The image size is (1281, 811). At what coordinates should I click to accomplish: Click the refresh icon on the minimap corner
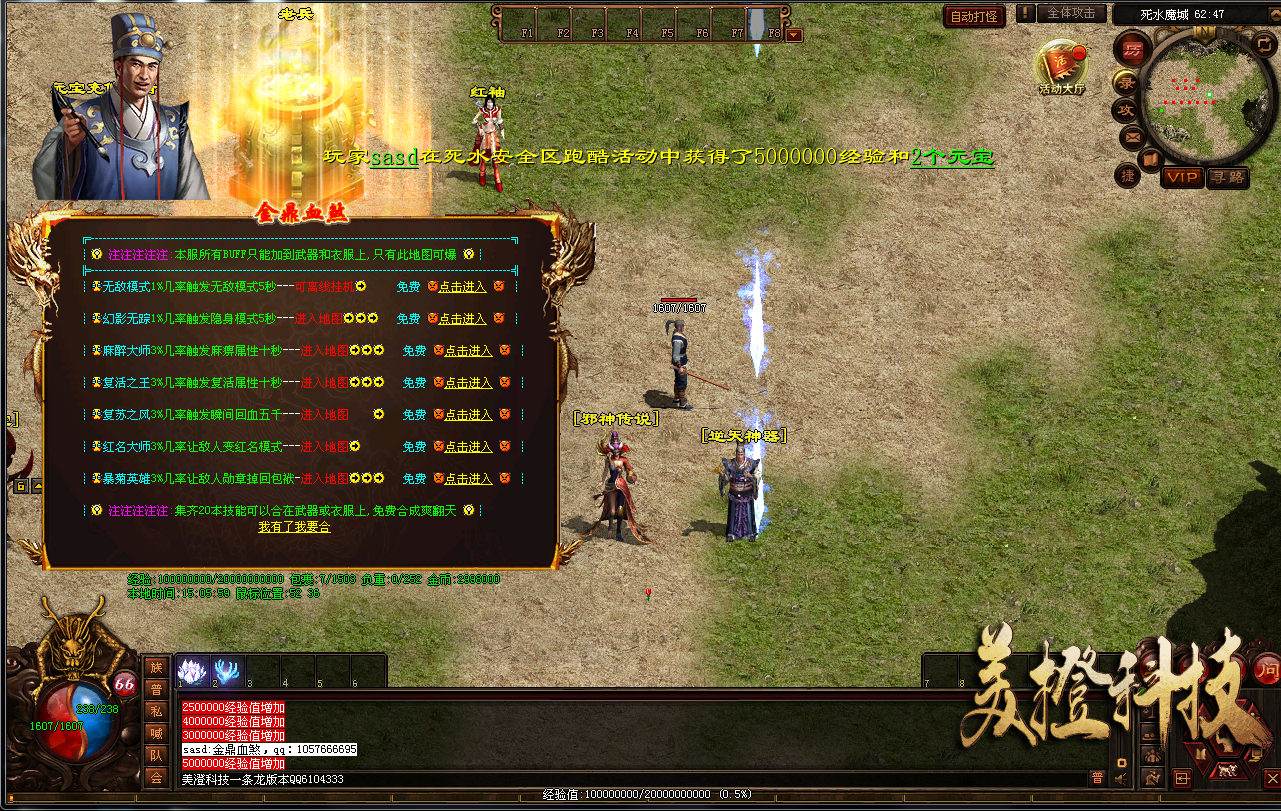click(1263, 45)
